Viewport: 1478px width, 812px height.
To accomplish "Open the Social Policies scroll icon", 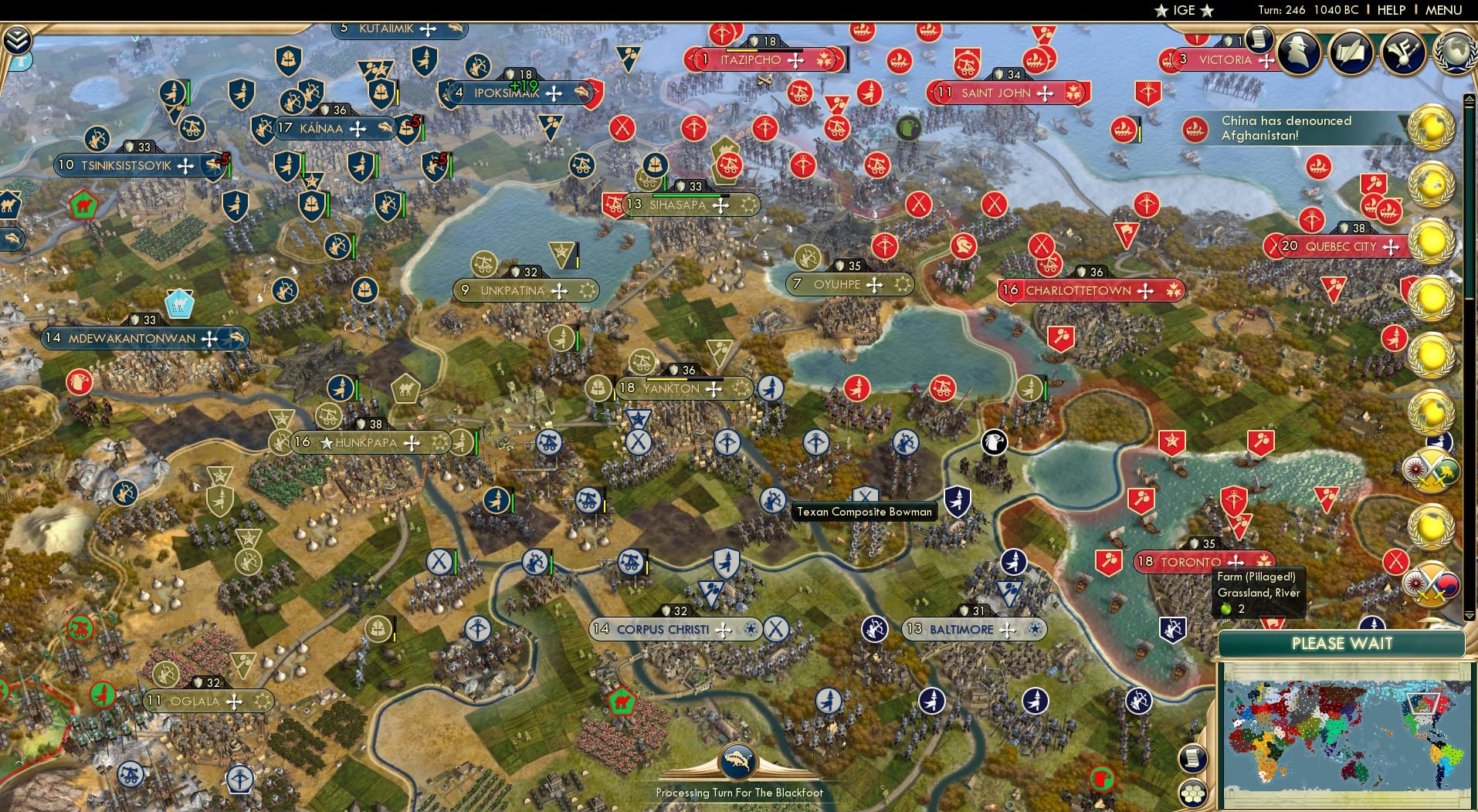I will coord(1350,52).
